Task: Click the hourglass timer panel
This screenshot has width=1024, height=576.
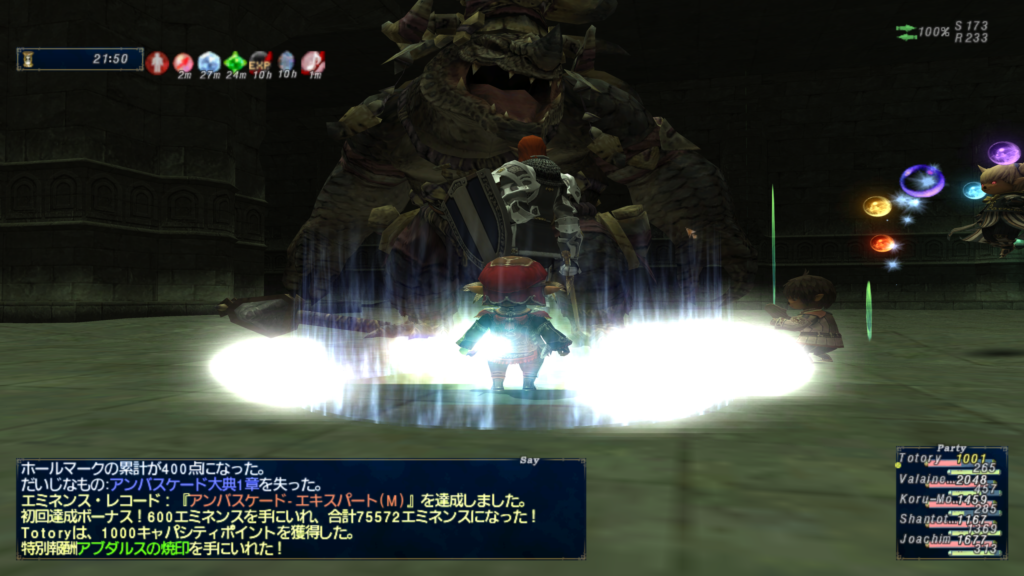Action: tap(80, 60)
